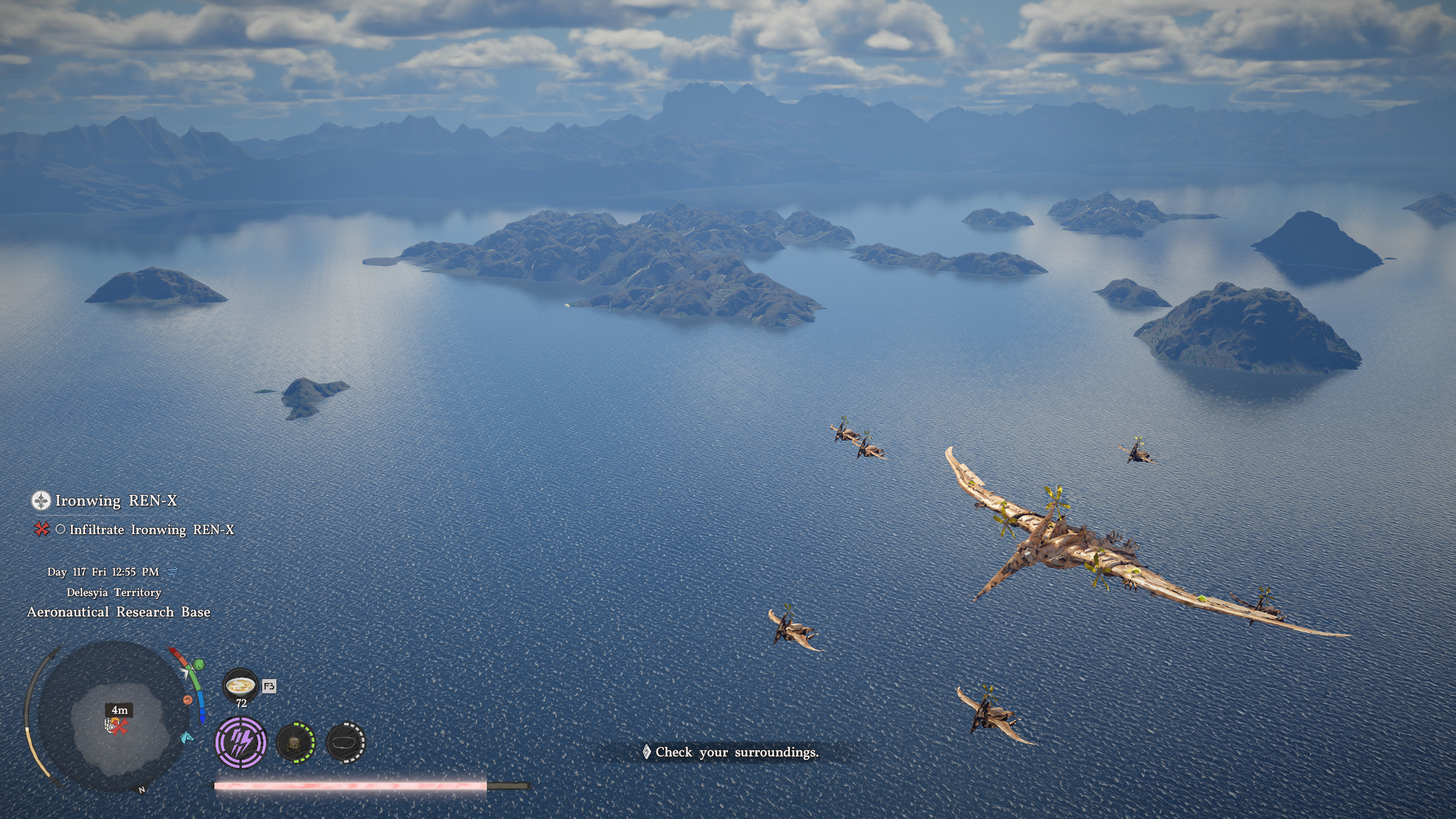Open the Ironwing REN-X quest tracker

(x=116, y=500)
